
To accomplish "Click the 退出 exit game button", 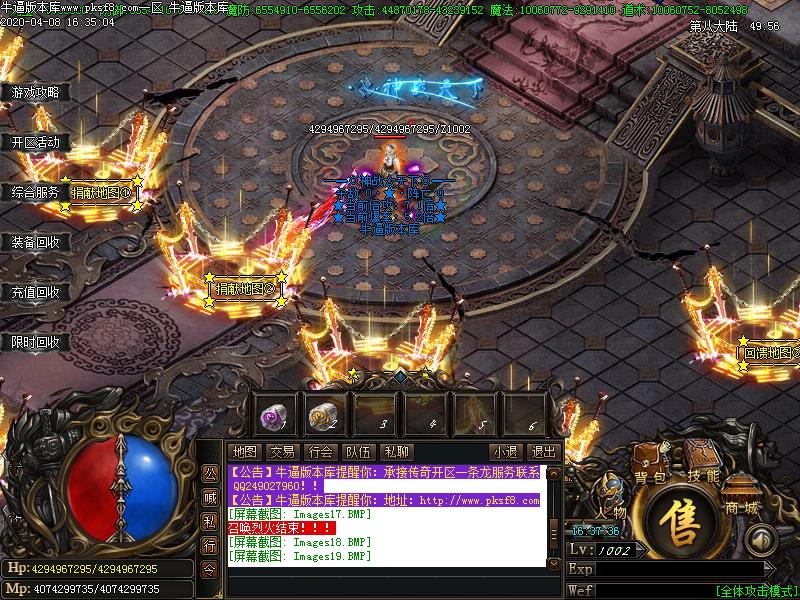I will pos(543,452).
